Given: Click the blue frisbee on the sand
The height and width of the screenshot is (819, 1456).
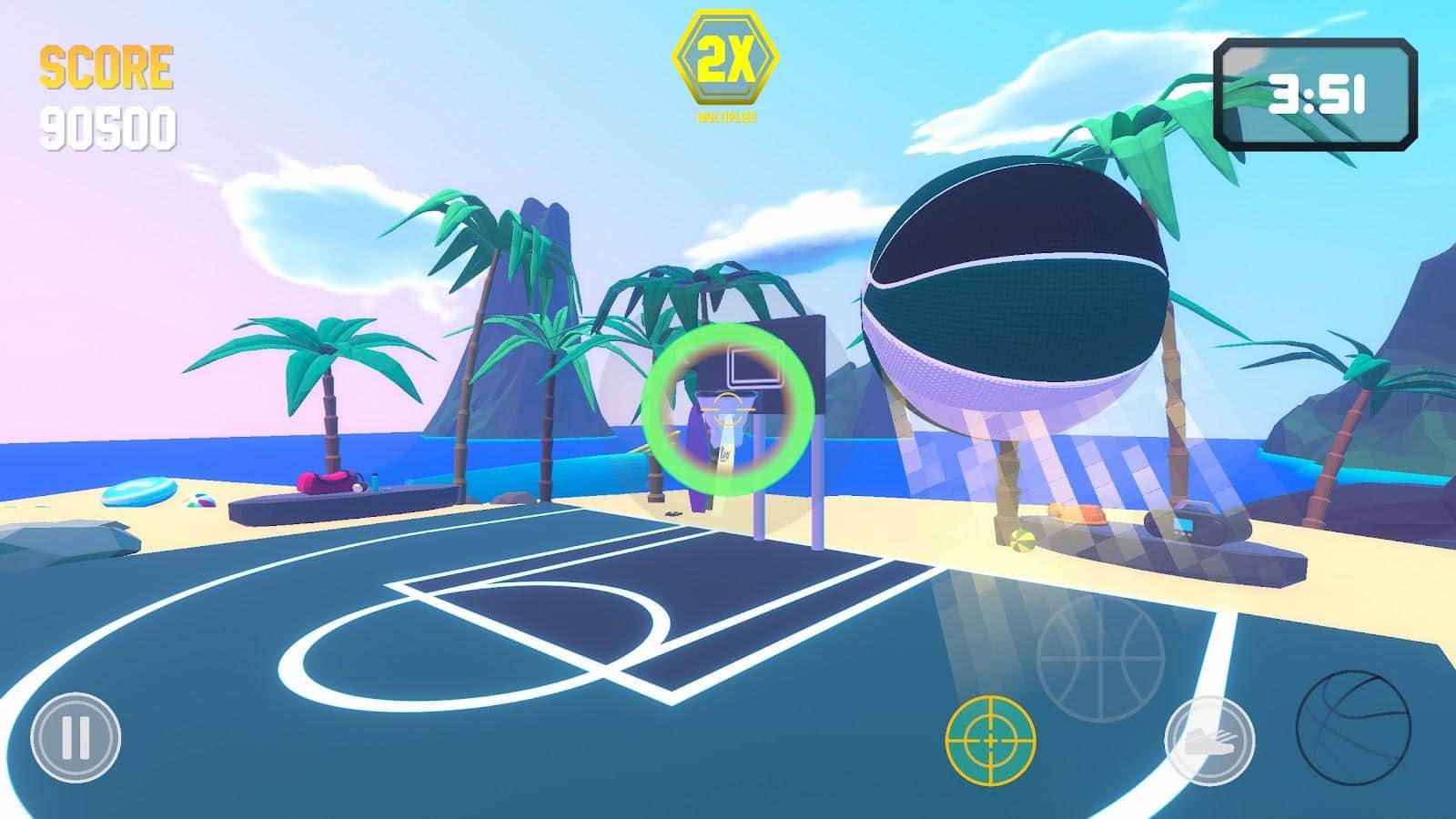Looking at the screenshot, I should [x=140, y=492].
